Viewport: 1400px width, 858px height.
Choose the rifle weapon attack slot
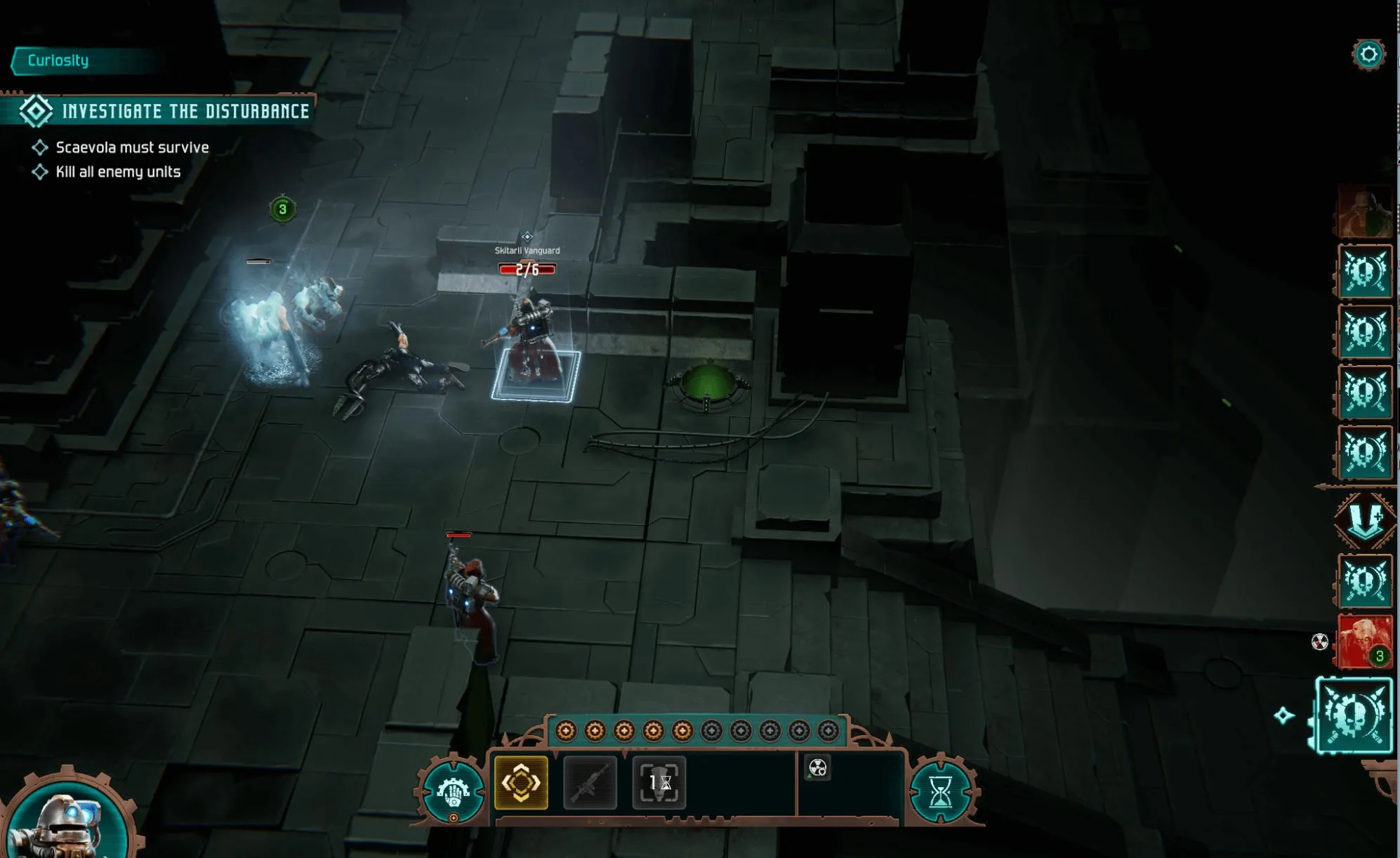(x=590, y=782)
